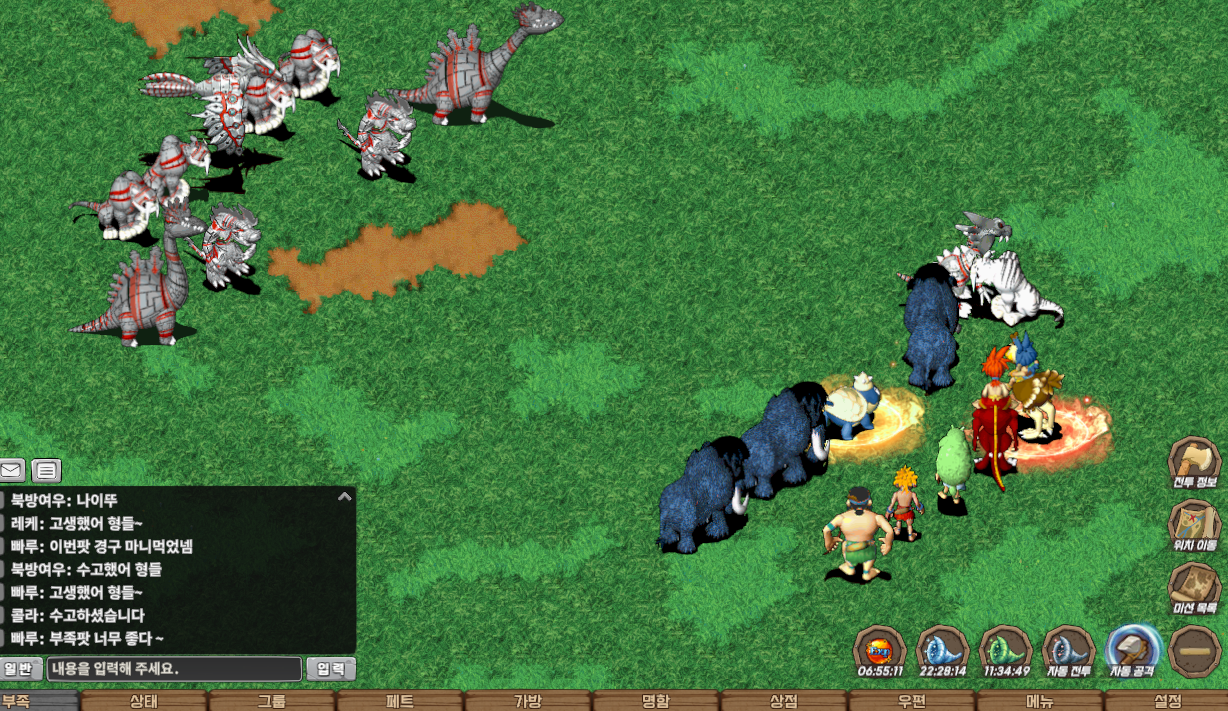Collapse the icon tray with the minus button
Image resolution: width=1228 pixels, height=711 pixels.
[x=1194, y=649]
